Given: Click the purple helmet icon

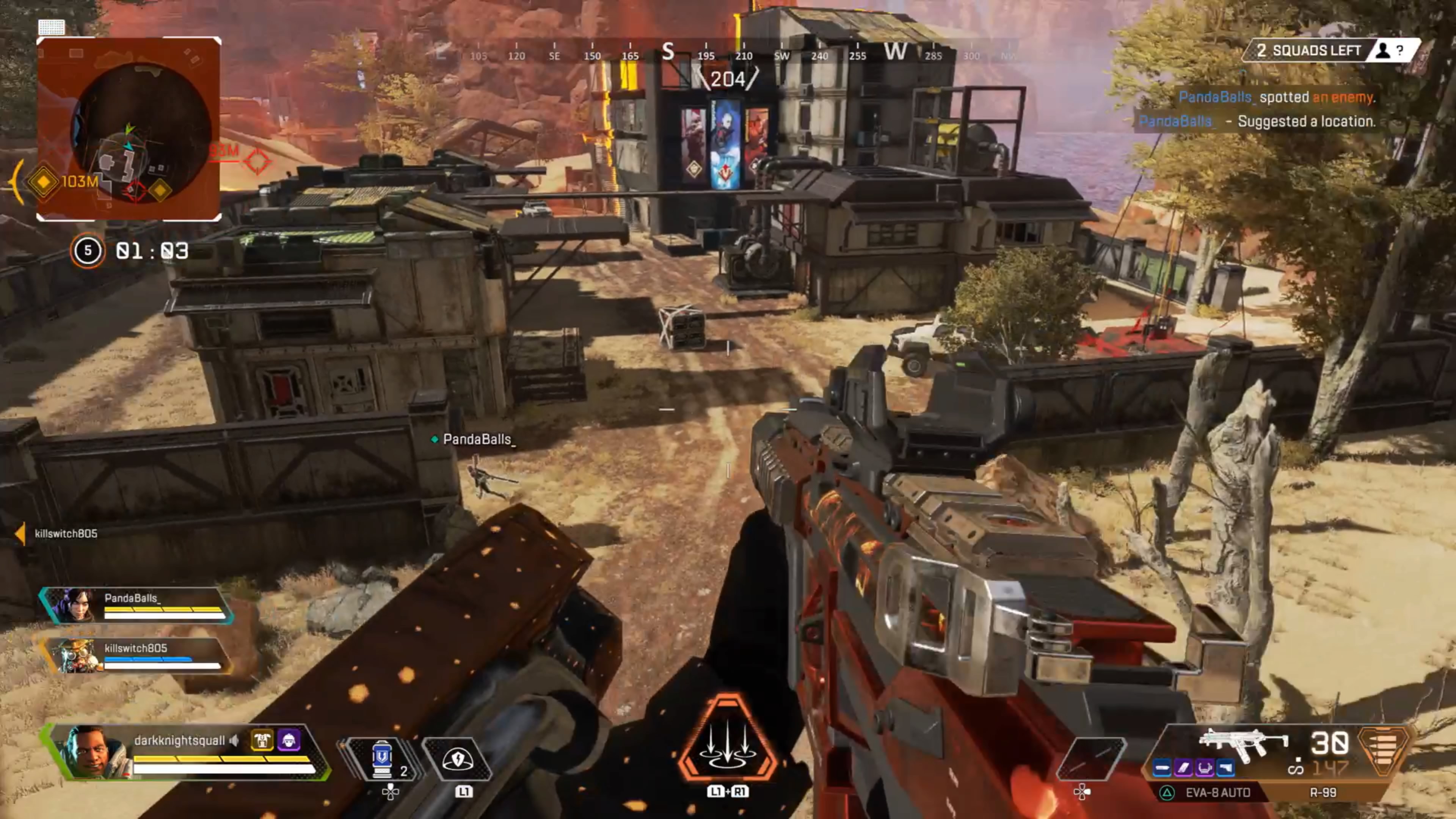Looking at the screenshot, I should 289,740.
